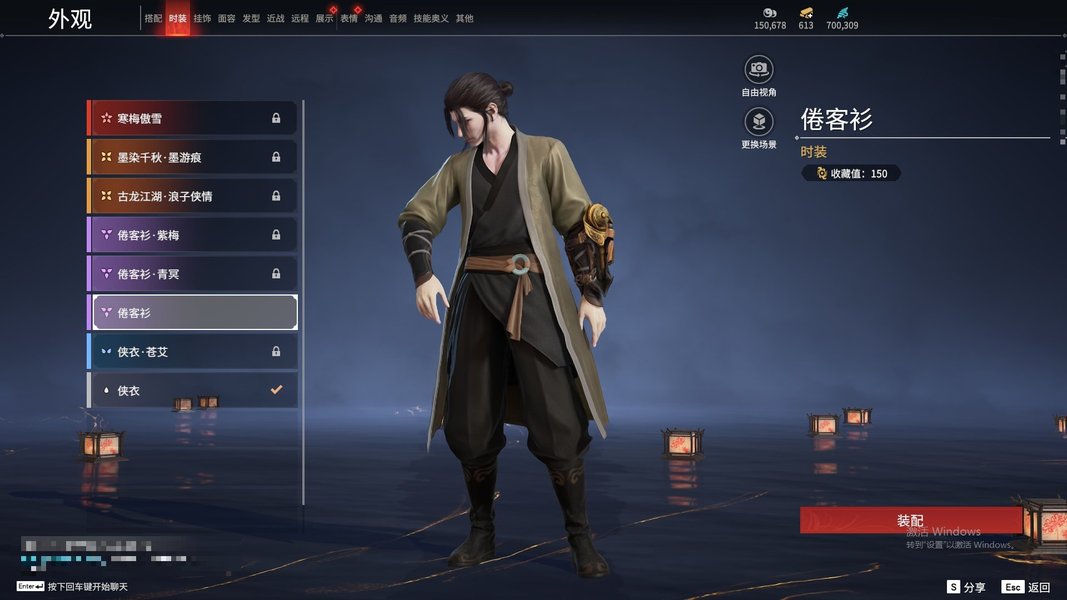Equip the outfit with the red 装配 button

click(x=910, y=521)
